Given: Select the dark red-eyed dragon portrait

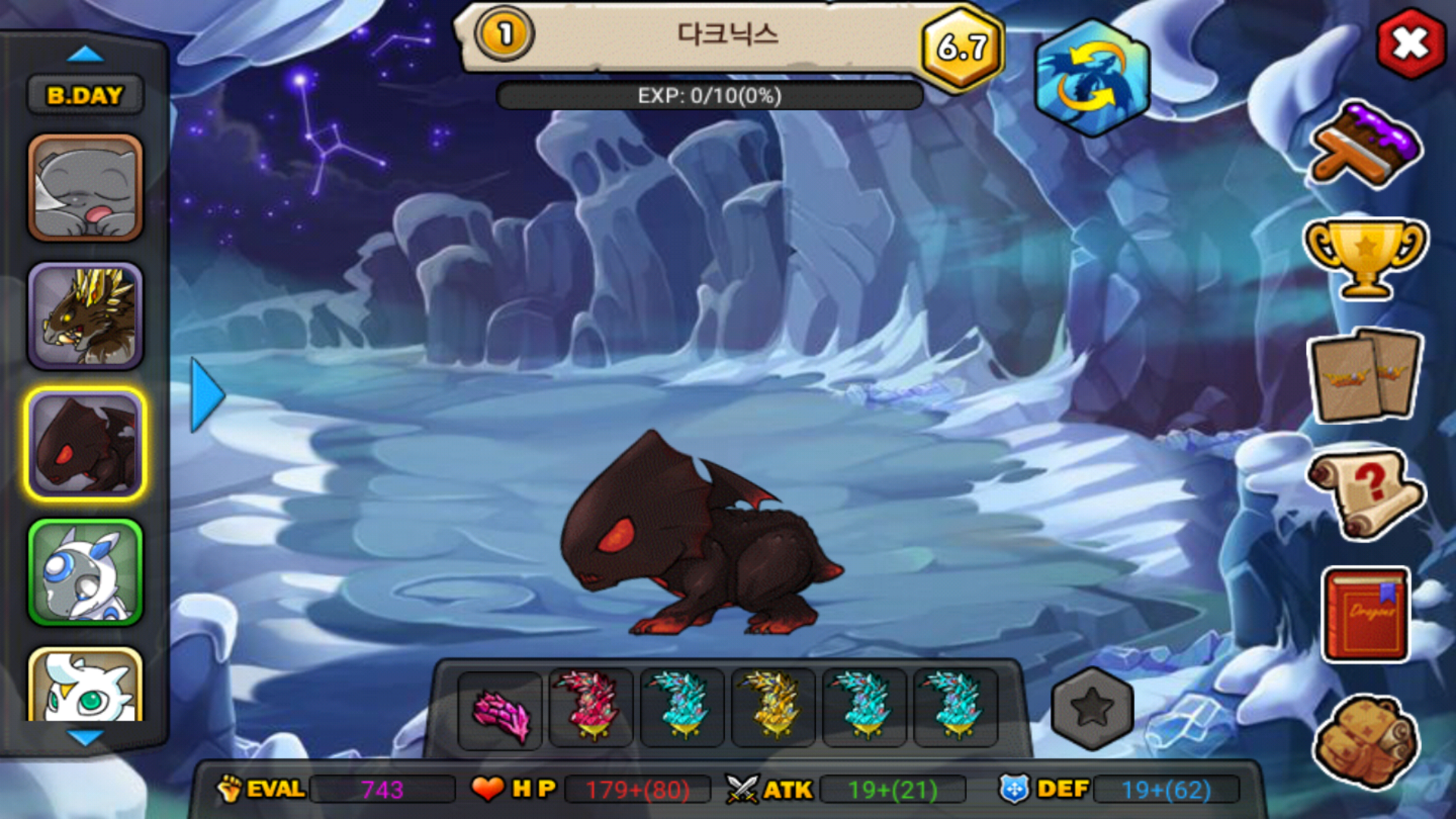Looking at the screenshot, I should (x=86, y=444).
